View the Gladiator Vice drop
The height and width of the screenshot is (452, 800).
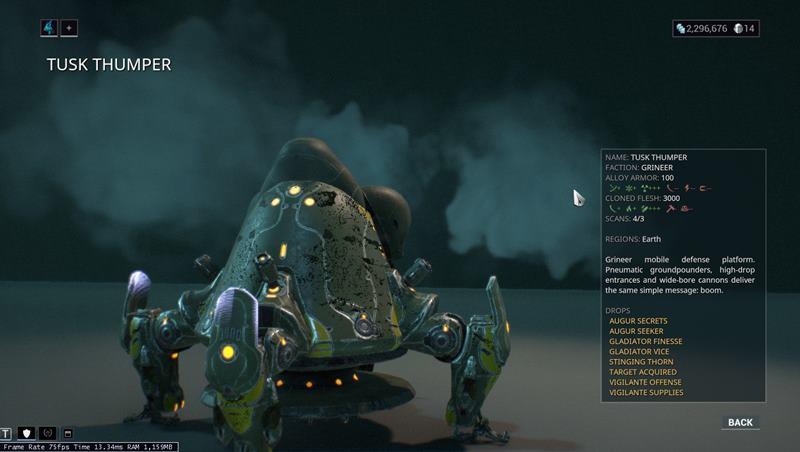point(638,352)
